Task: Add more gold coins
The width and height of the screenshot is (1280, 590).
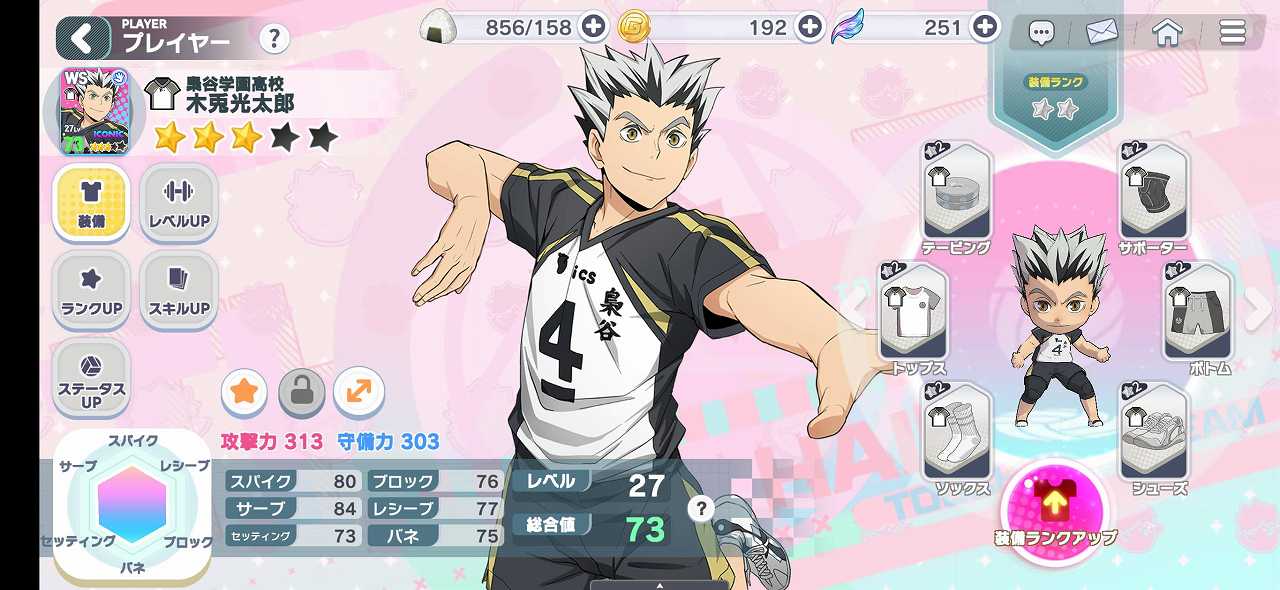Action: [x=809, y=27]
